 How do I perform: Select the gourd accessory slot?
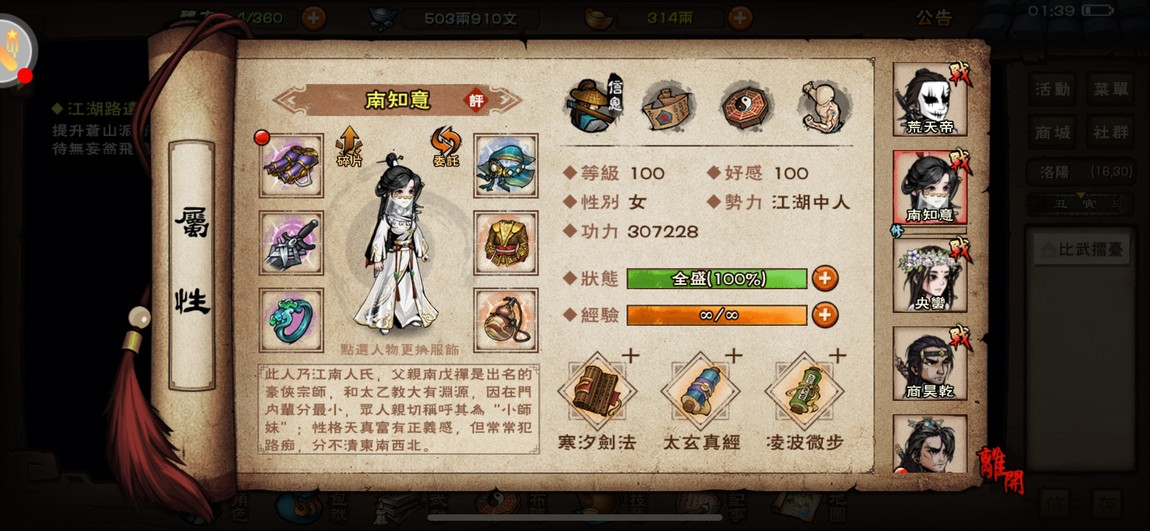coord(505,320)
